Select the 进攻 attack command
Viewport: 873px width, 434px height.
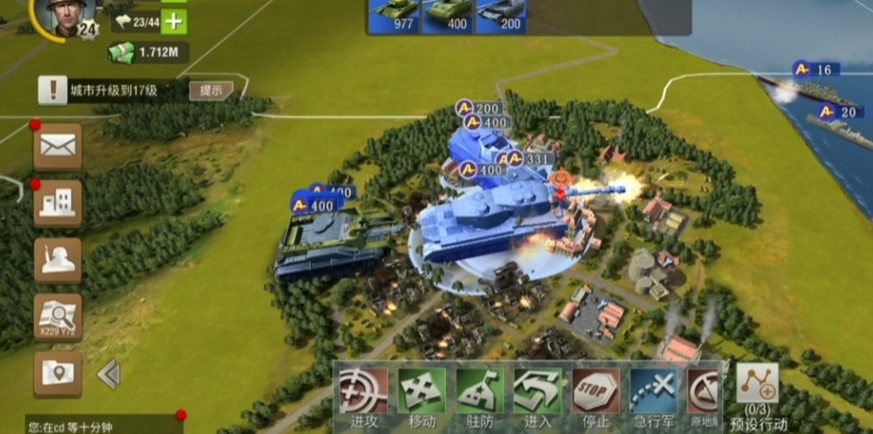point(363,393)
